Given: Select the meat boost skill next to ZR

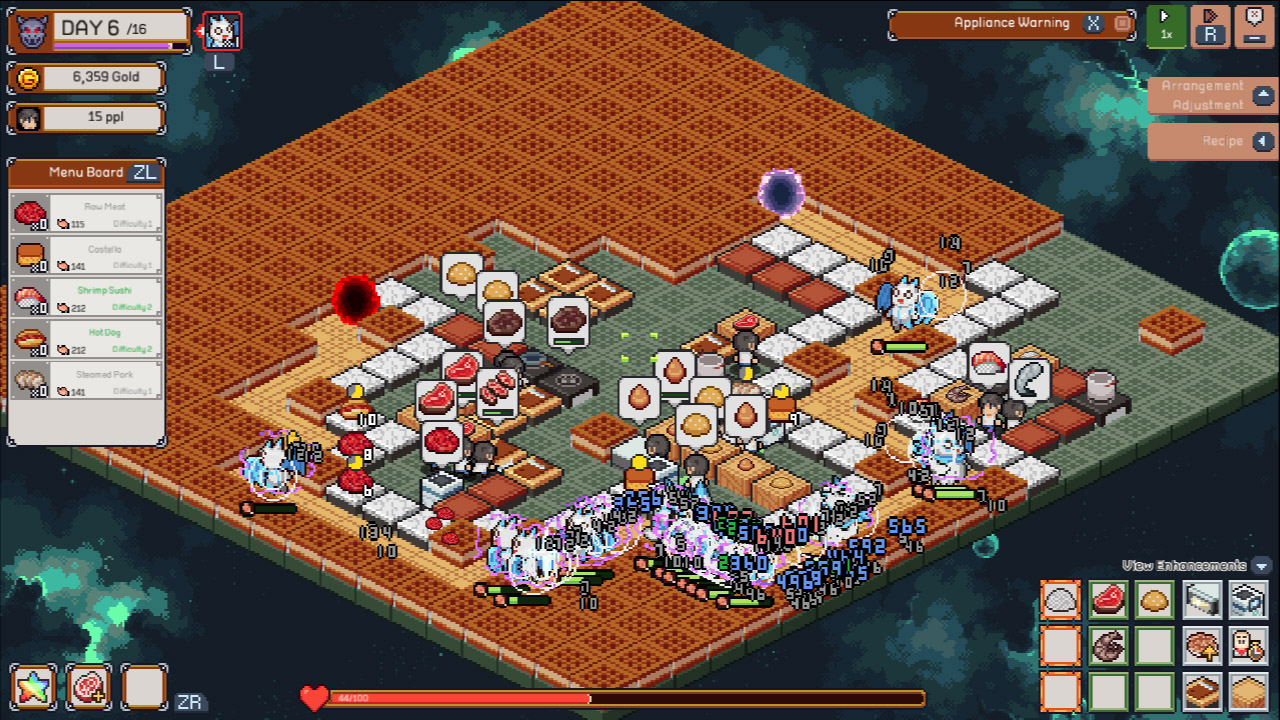Looking at the screenshot, I should pos(90,687).
